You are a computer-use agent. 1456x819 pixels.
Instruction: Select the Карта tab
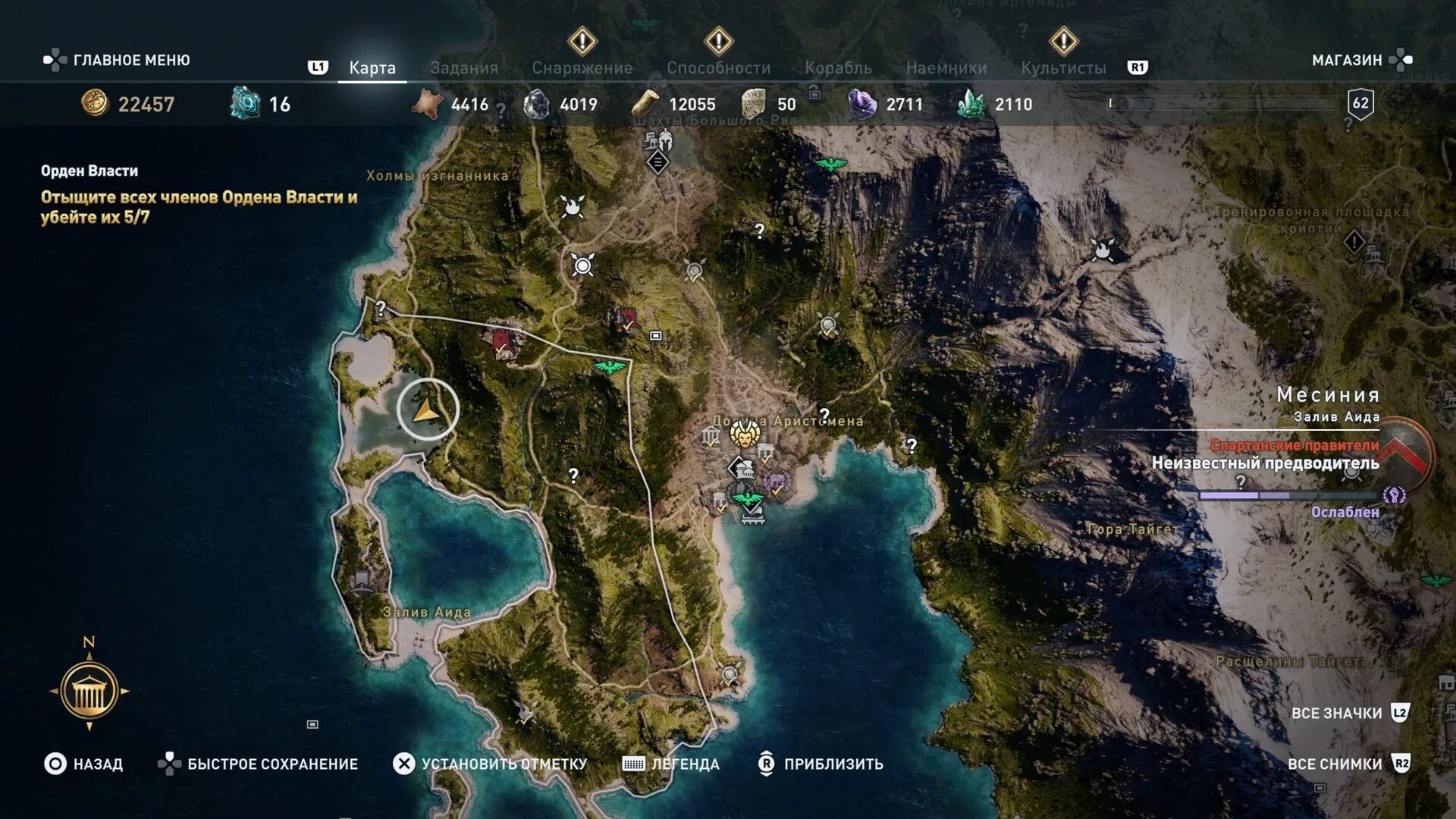(x=372, y=67)
